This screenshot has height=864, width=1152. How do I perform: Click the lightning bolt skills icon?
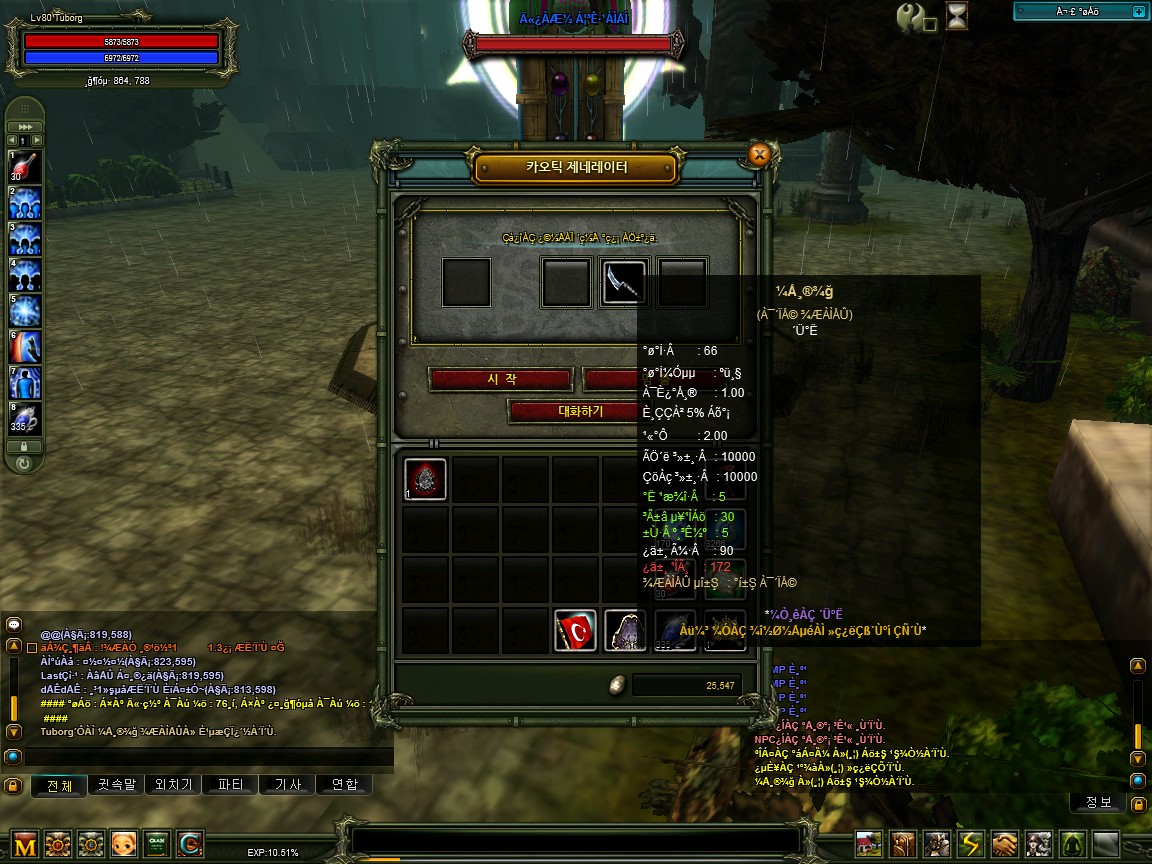[x=971, y=845]
